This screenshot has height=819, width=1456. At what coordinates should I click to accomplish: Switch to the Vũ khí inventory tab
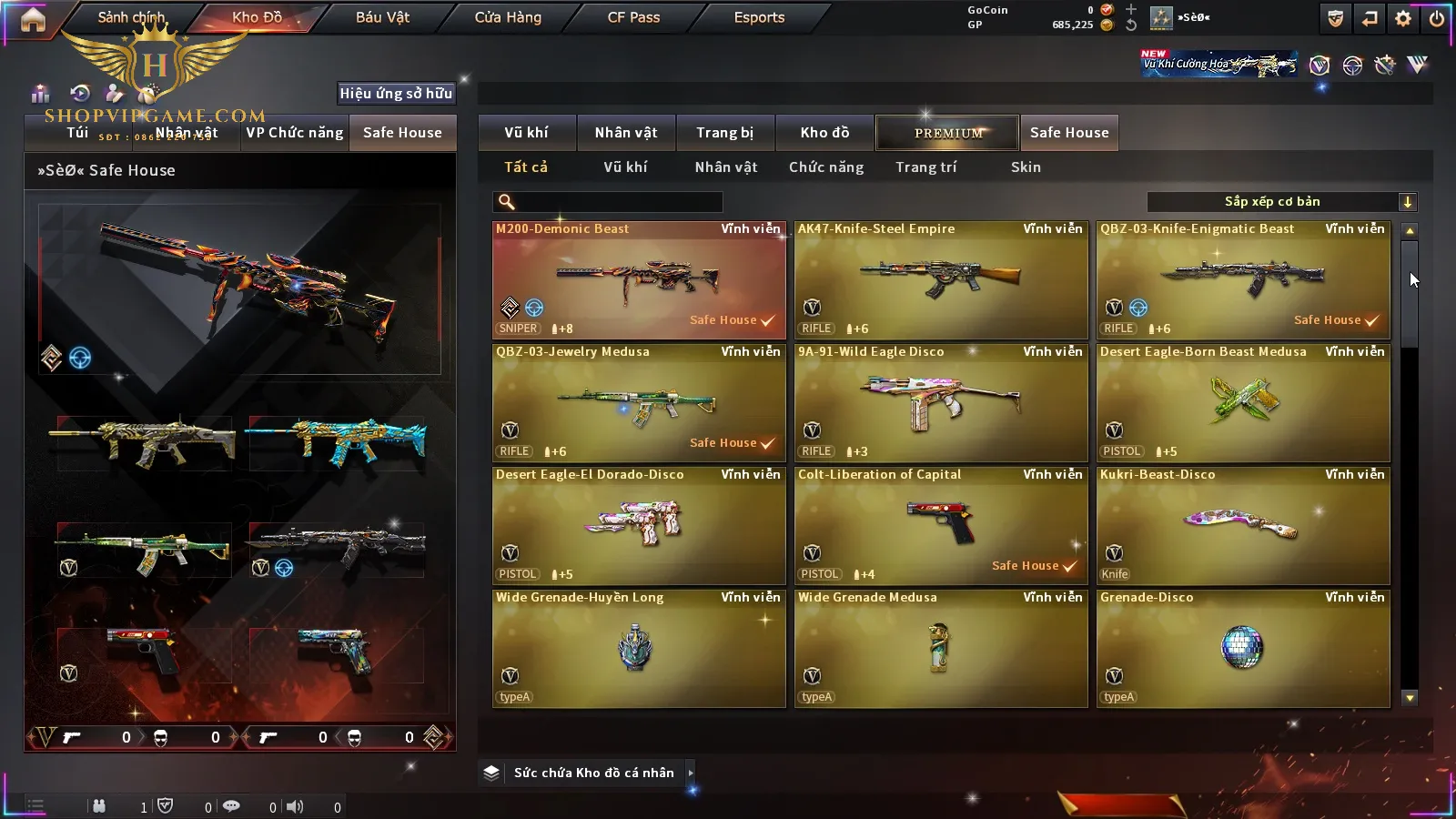526,133
